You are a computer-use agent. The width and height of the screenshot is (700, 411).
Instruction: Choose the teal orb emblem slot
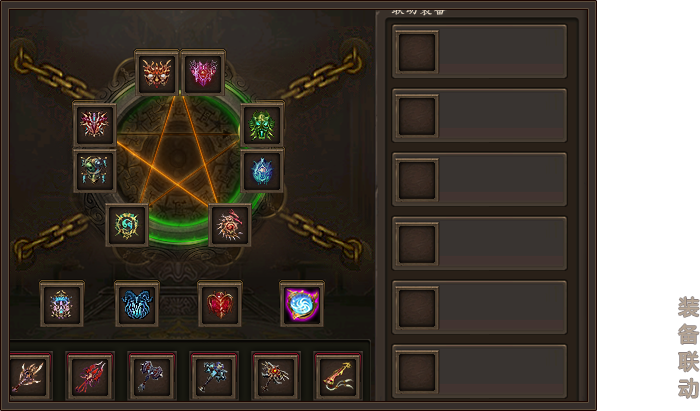pyautogui.click(x=95, y=171)
